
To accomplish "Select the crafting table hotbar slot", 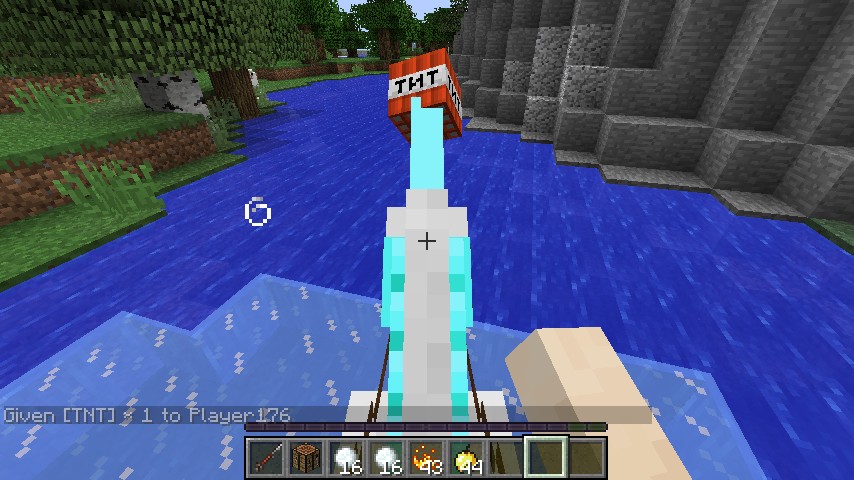I will pos(306,458).
